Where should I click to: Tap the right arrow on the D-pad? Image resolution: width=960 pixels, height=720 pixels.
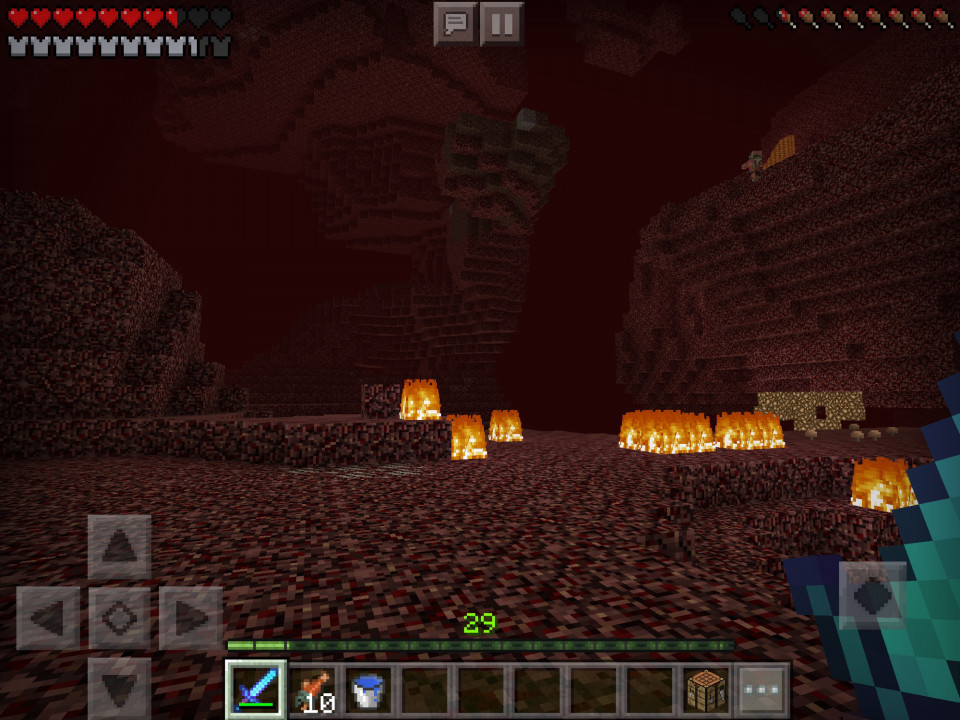(x=190, y=618)
